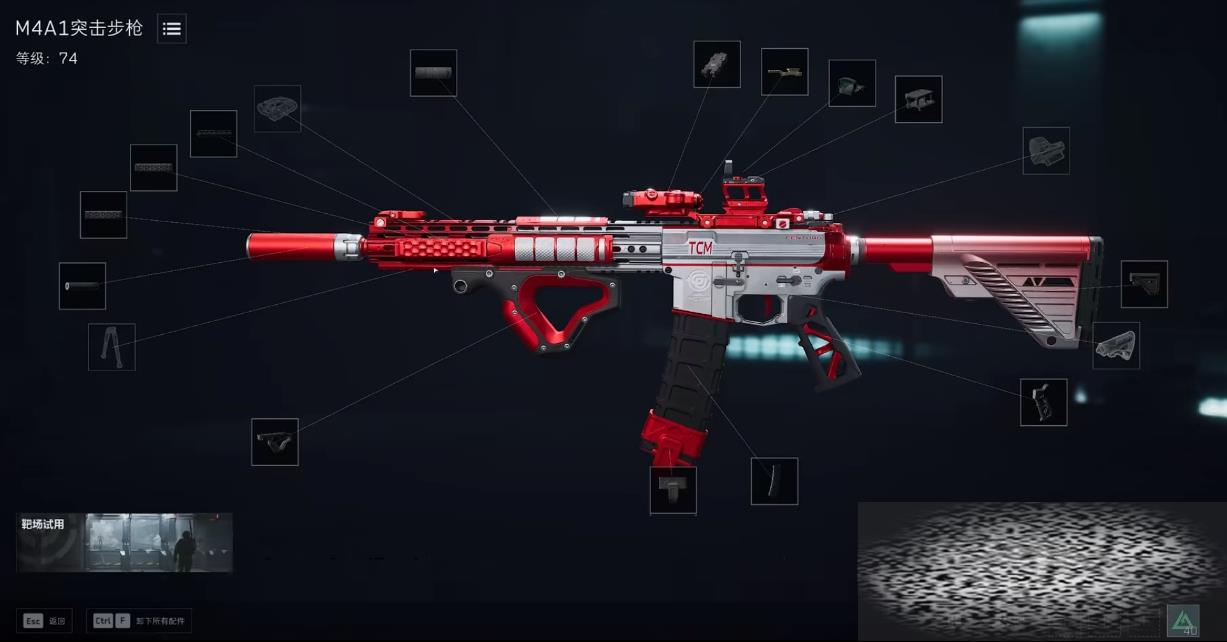1227x642 pixels.
Task: Select the faded red-dot optic slot
Action: [1046, 151]
